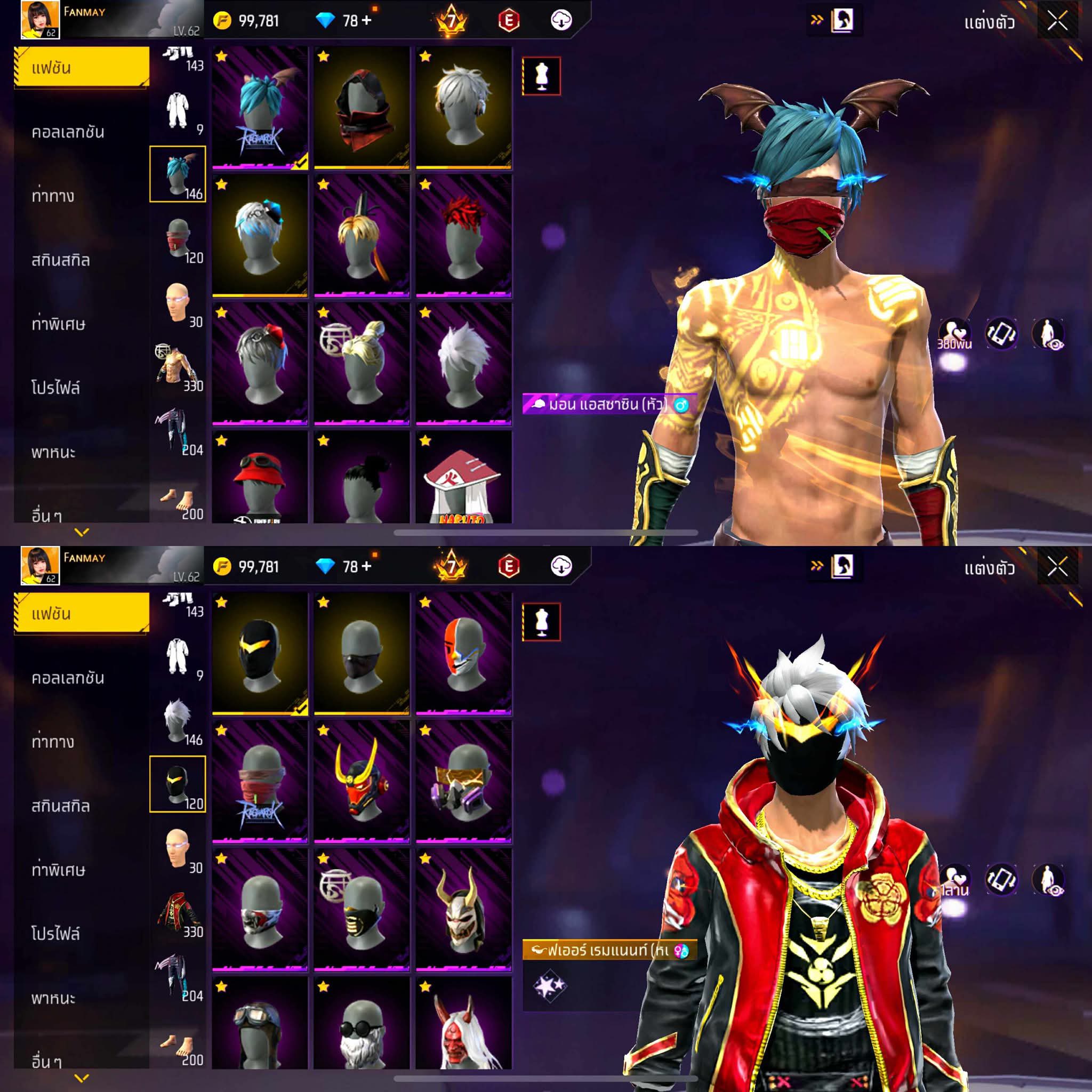
Task: Choose the black mask with gold stripes
Action: pyautogui.click(x=362, y=910)
